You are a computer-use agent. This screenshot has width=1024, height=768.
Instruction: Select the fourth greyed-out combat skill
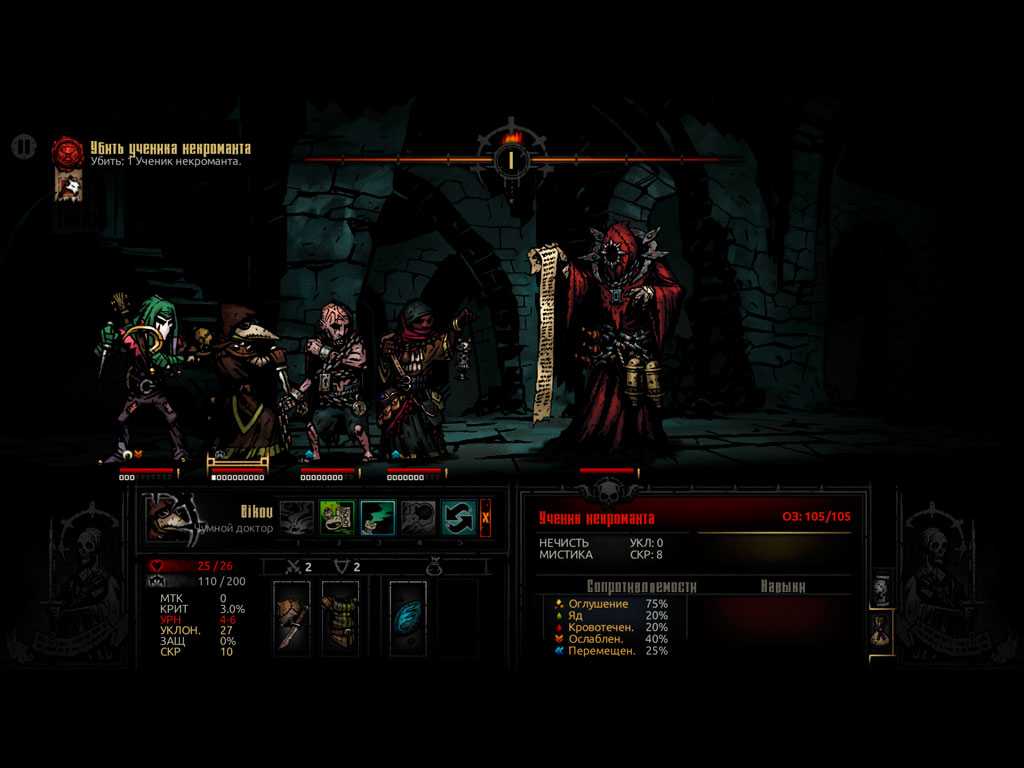pyautogui.click(x=419, y=517)
